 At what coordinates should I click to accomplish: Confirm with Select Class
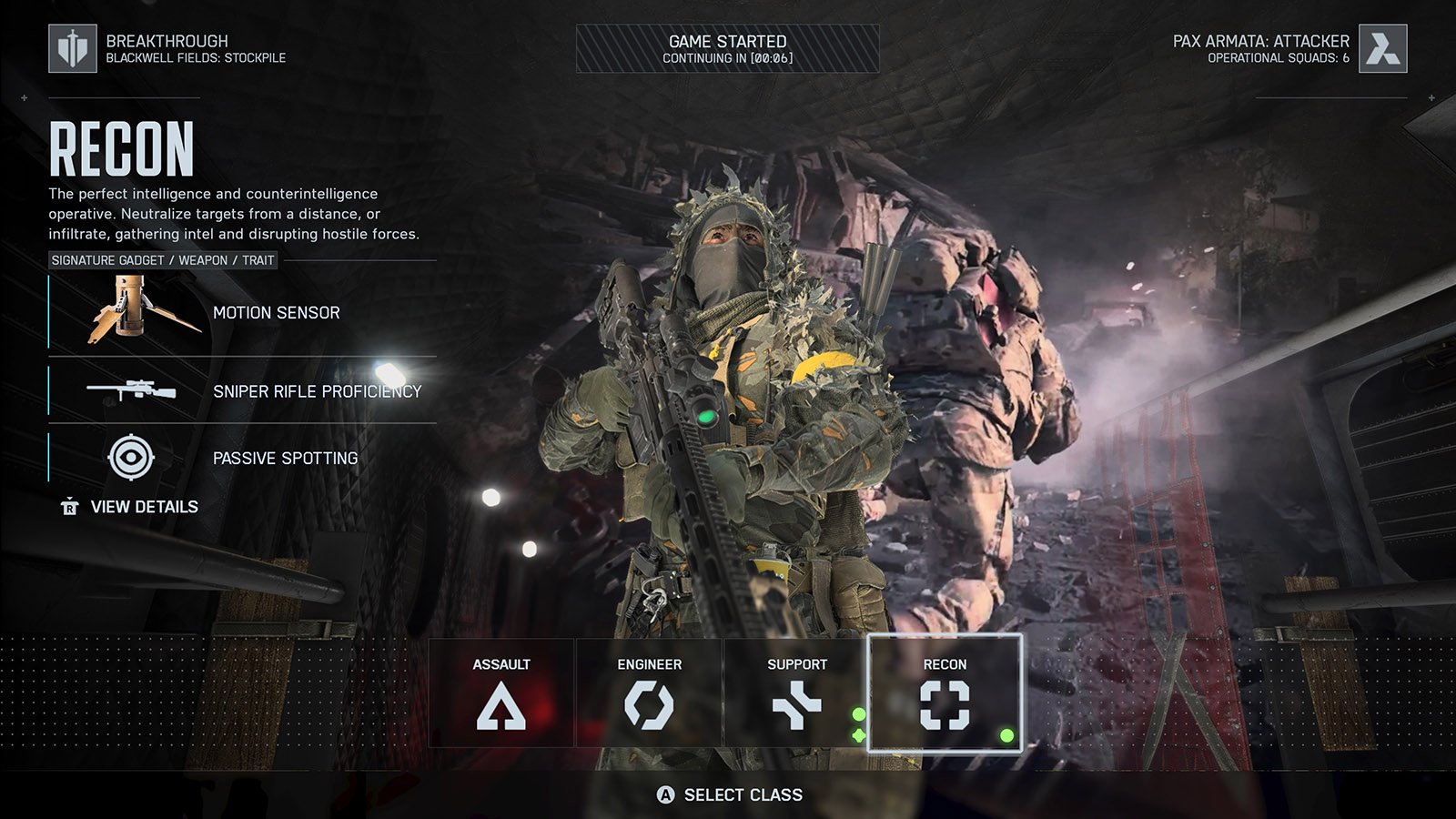pyautogui.click(x=730, y=795)
